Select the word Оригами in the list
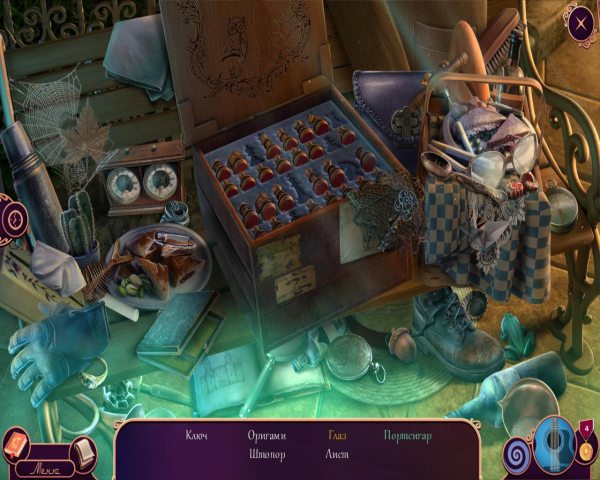The width and height of the screenshot is (600, 480). pyautogui.click(x=267, y=435)
